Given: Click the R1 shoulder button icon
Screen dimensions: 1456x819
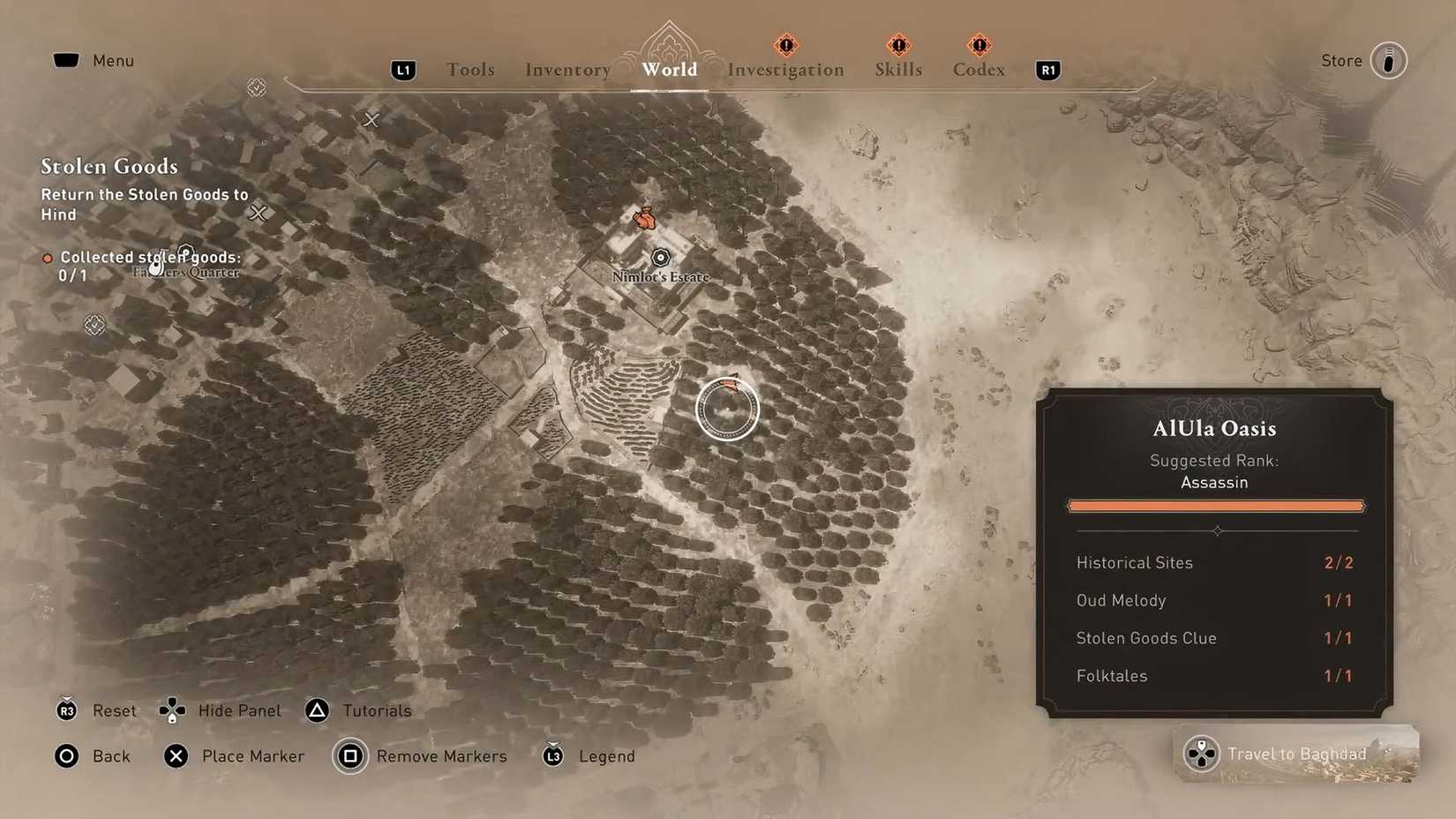Looking at the screenshot, I should (x=1047, y=70).
